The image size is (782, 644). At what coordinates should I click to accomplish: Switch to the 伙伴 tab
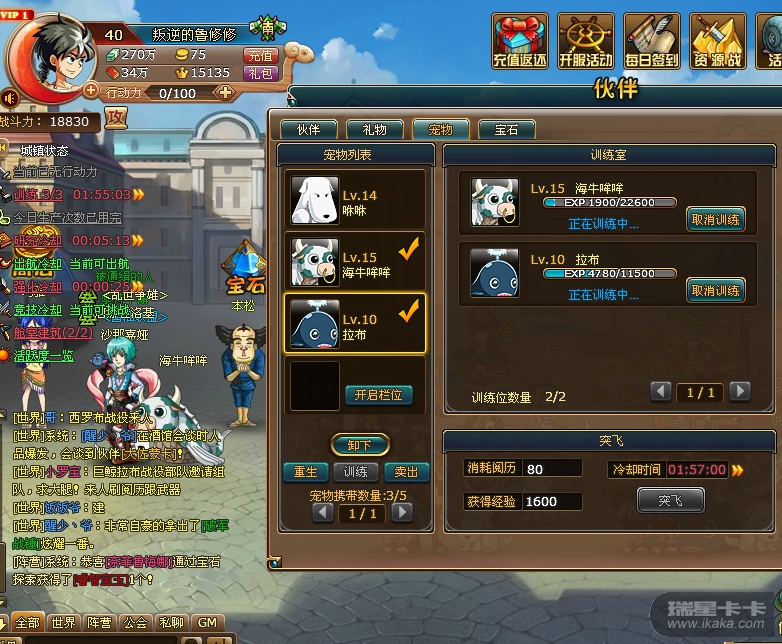pos(308,129)
